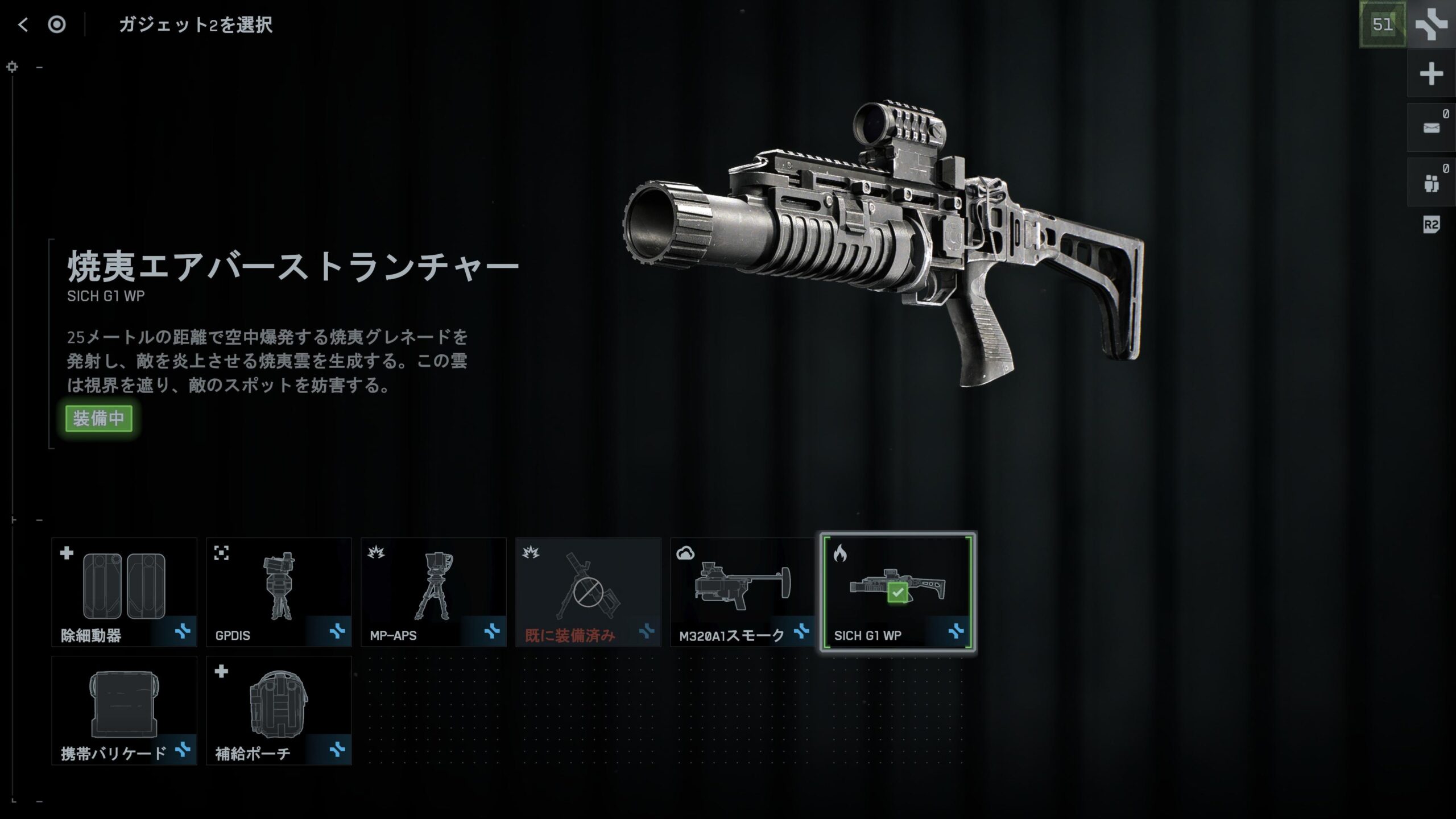Pick the MP-APS gadget tile

[x=433, y=592]
